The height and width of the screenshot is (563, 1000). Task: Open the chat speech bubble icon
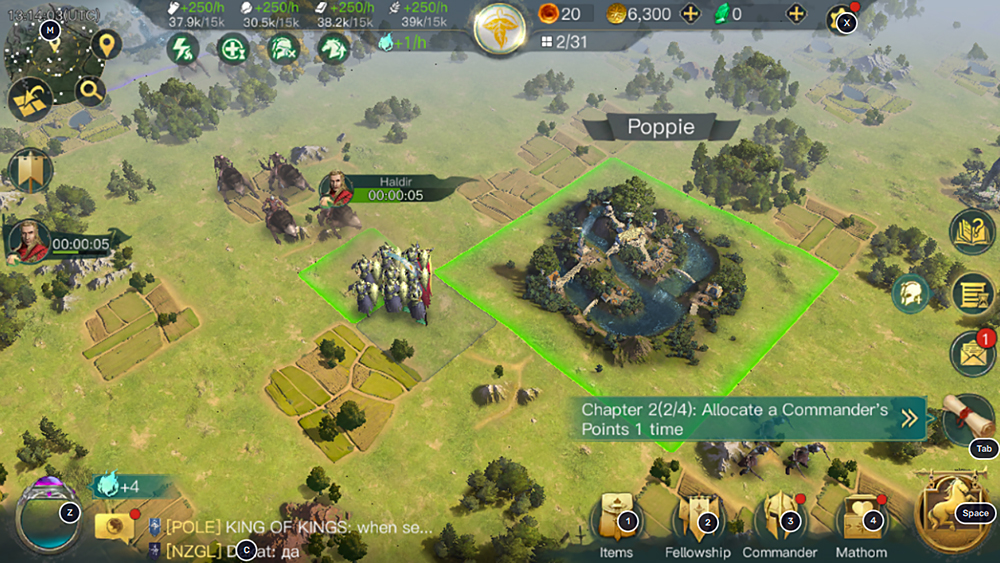(x=113, y=527)
